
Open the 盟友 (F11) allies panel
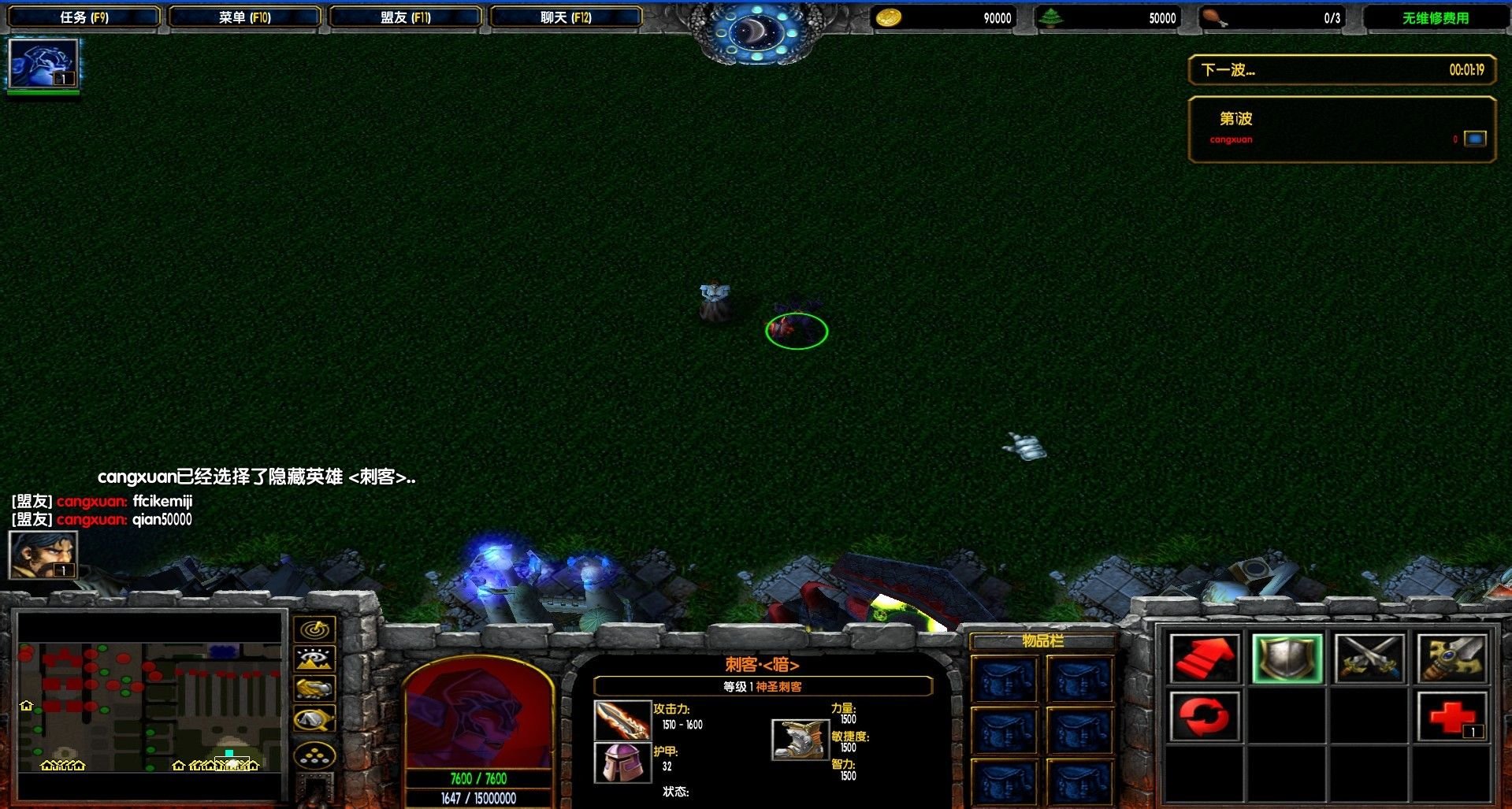405,17
